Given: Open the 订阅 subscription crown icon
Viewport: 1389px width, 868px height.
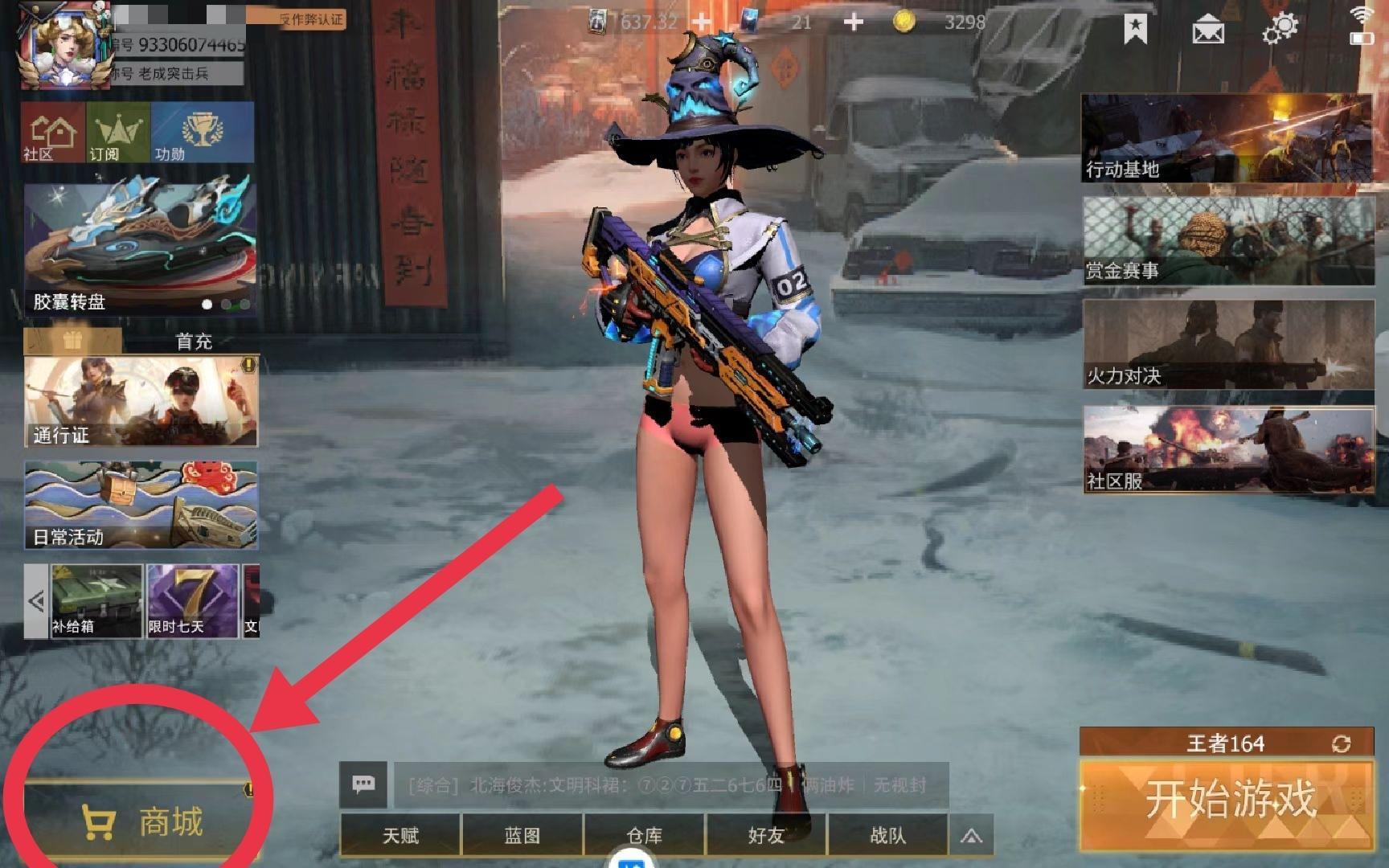Looking at the screenshot, I should (x=117, y=133).
